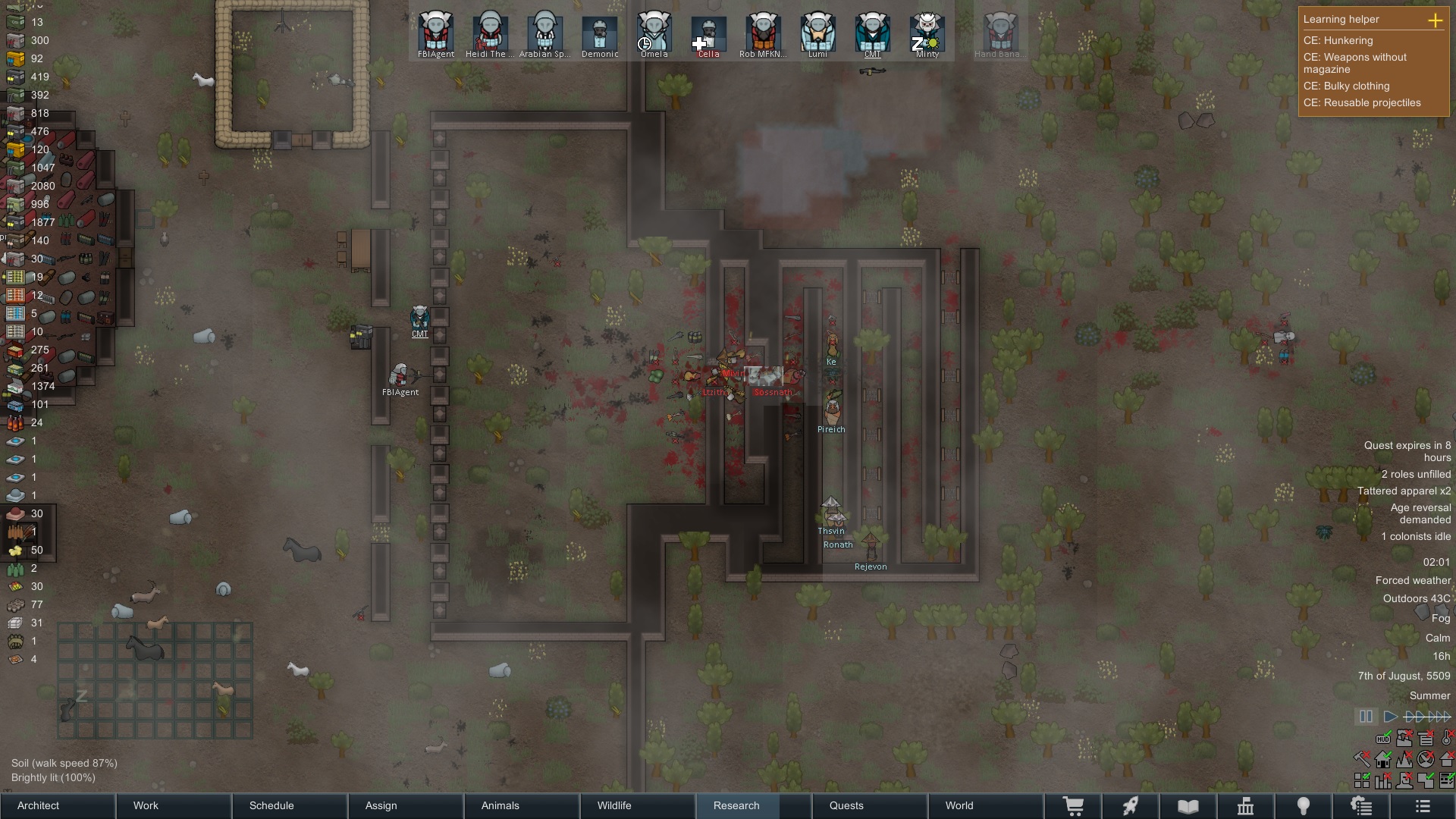This screenshot has height=819, width=1456.
Task: Open the Ideoligion lightbulb icon
Action: click(1304, 805)
